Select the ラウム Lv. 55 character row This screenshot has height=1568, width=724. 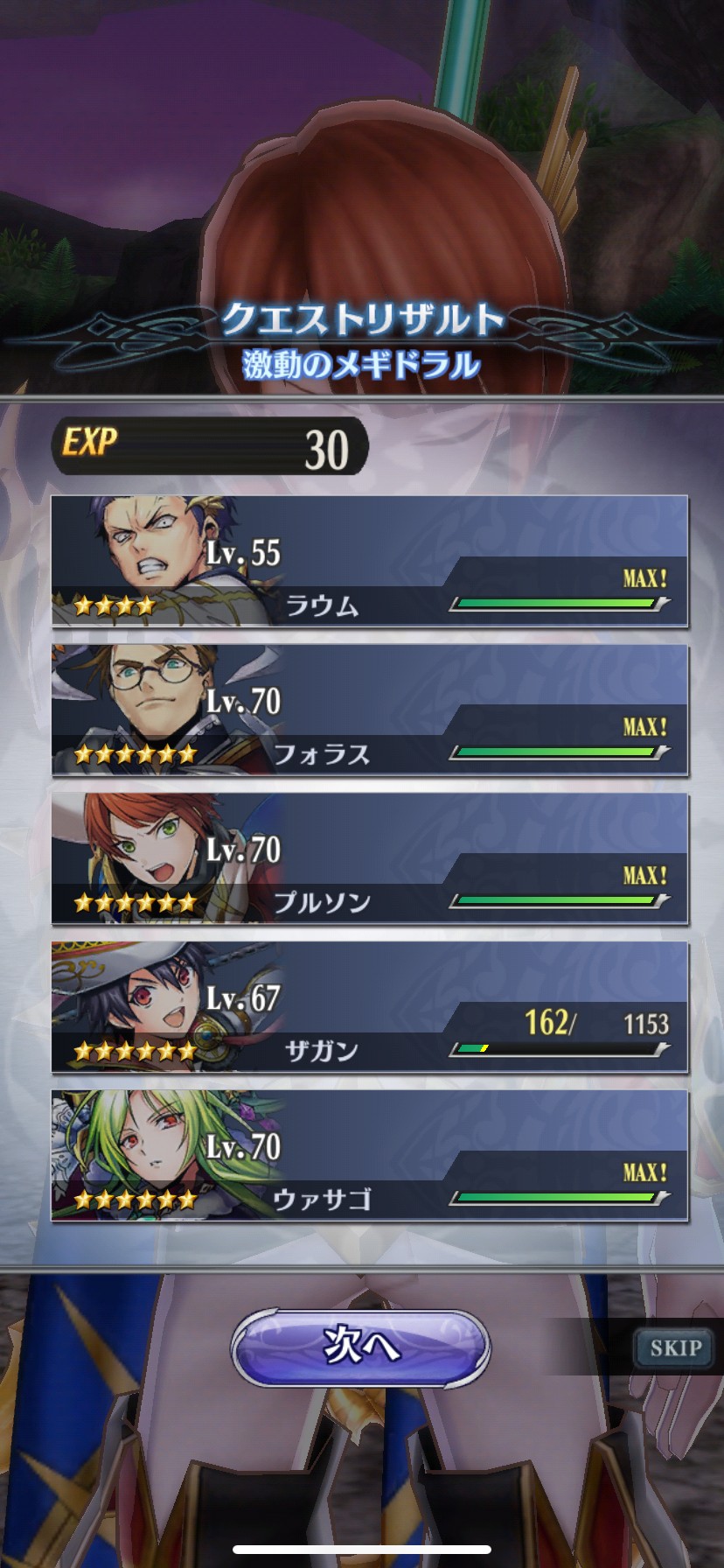[369, 561]
